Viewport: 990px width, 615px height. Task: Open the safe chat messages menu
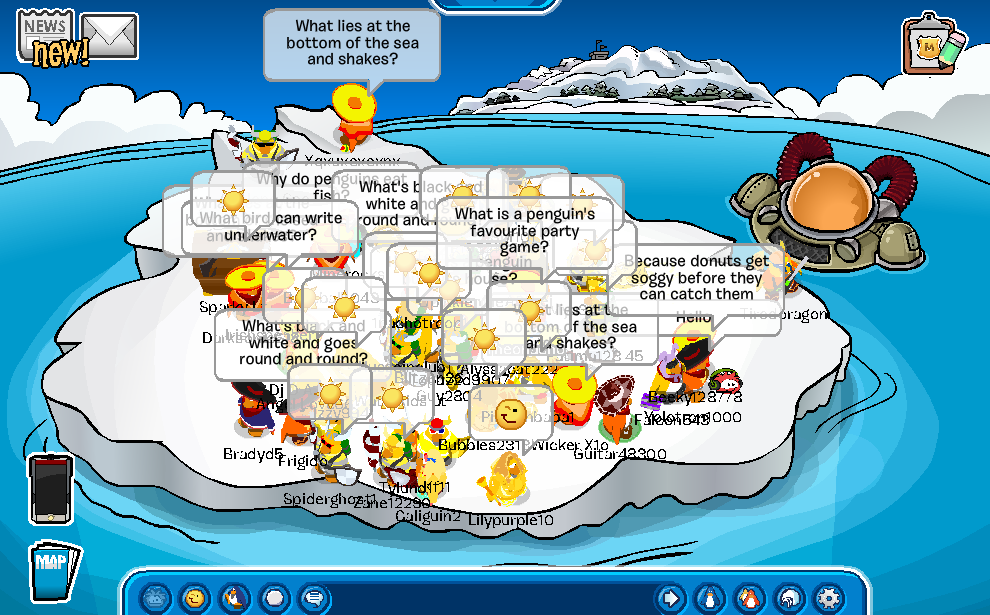click(x=313, y=598)
